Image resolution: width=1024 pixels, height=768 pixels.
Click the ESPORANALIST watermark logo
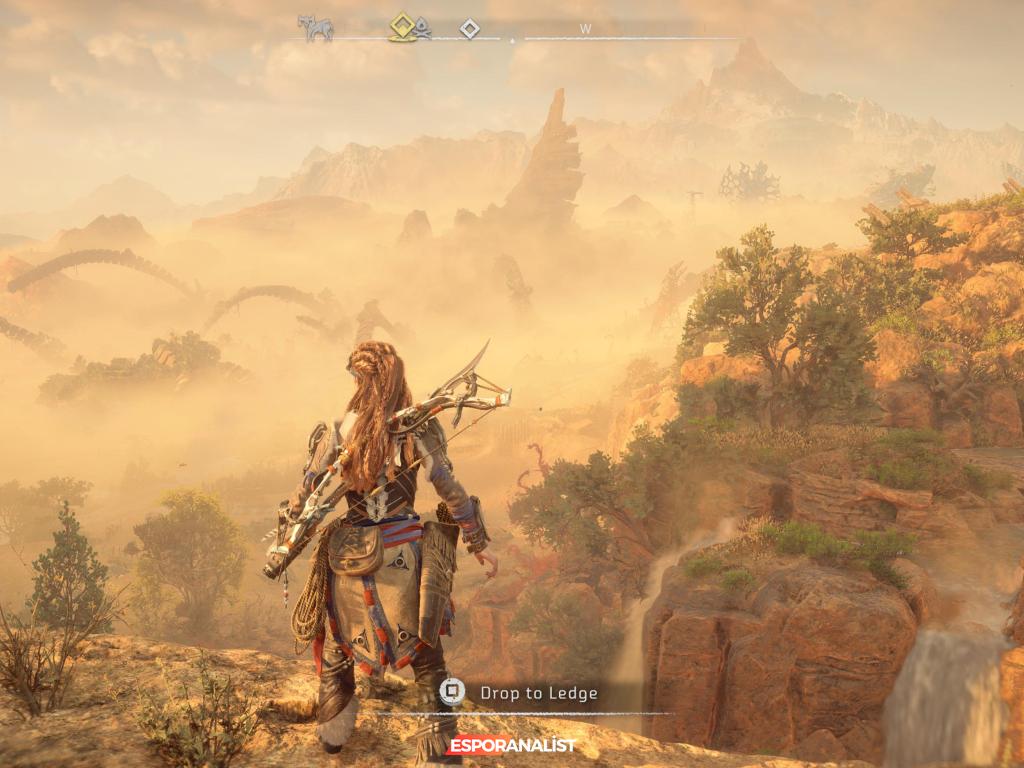click(x=511, y=745)
